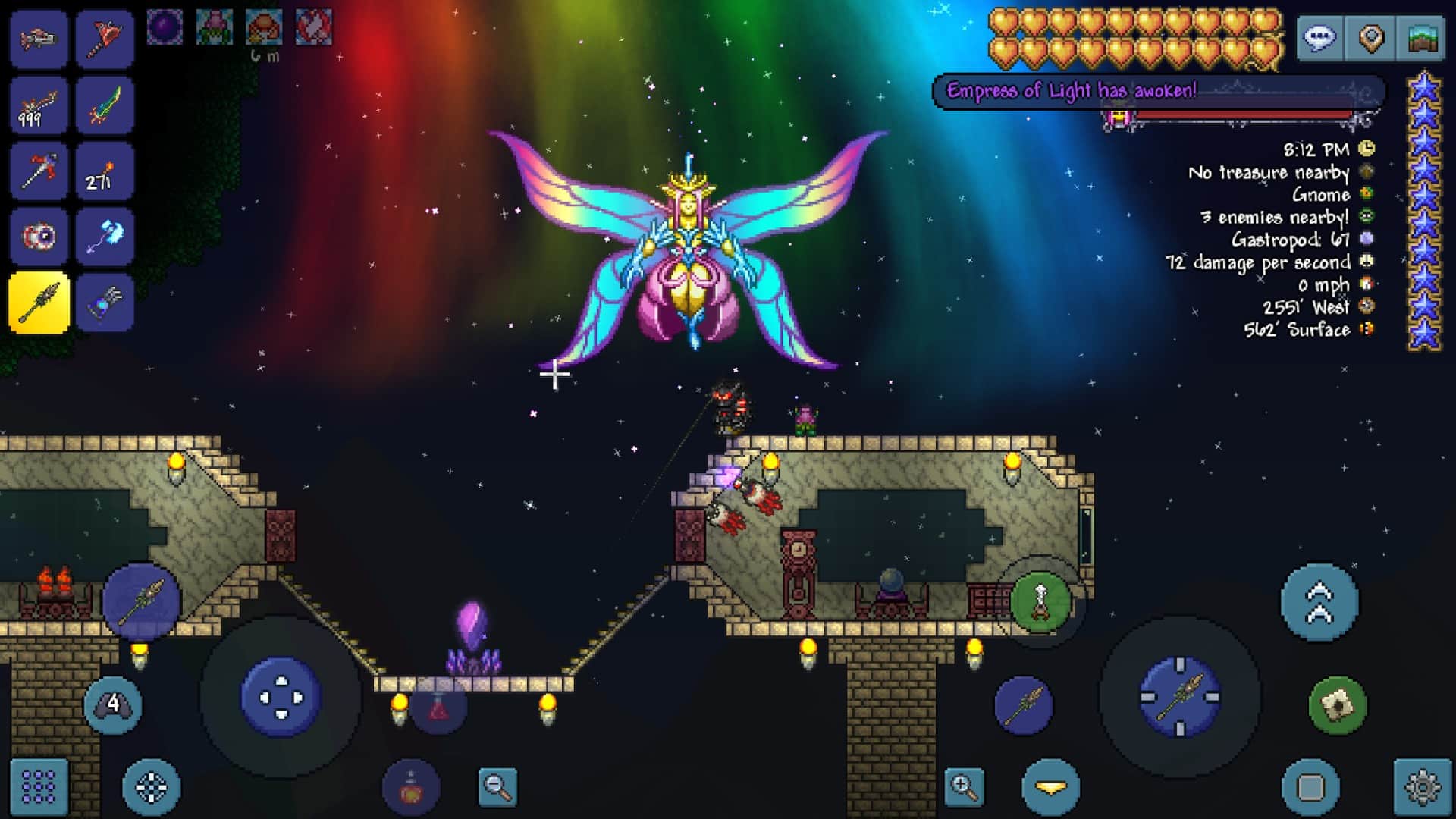This screenshot has height=819, width=1456.
Task: Click the Empress of Light boss health bar
Action: (x=1244, y=115)
